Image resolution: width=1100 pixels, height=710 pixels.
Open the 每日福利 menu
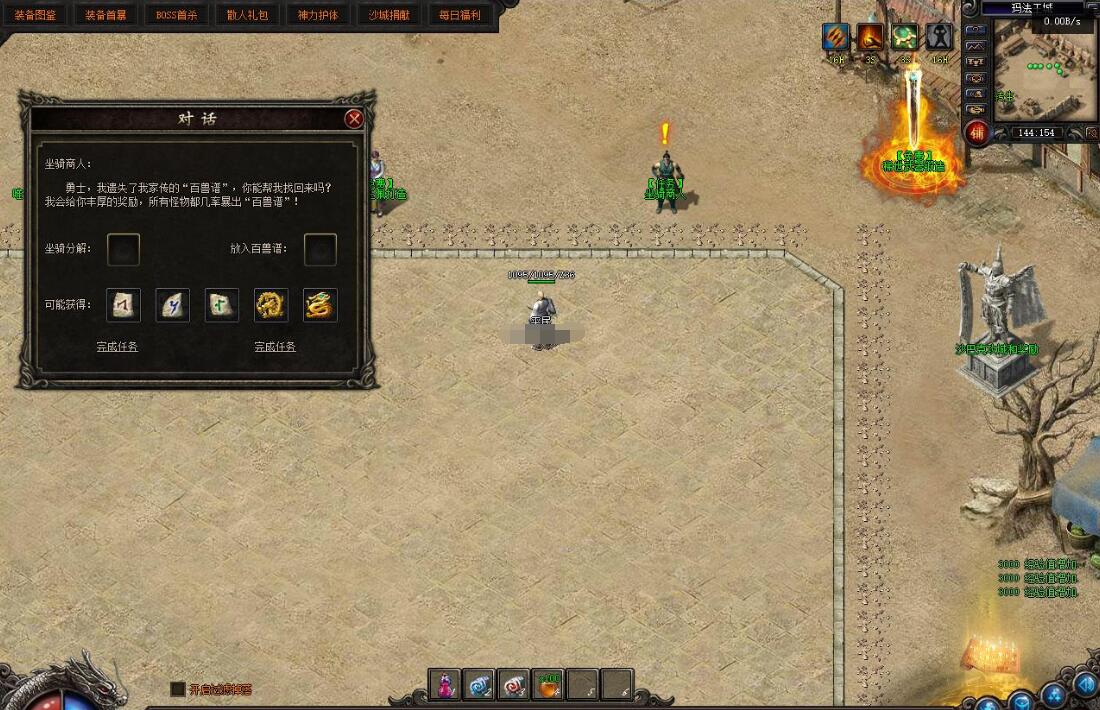click(x=461, y=15)
